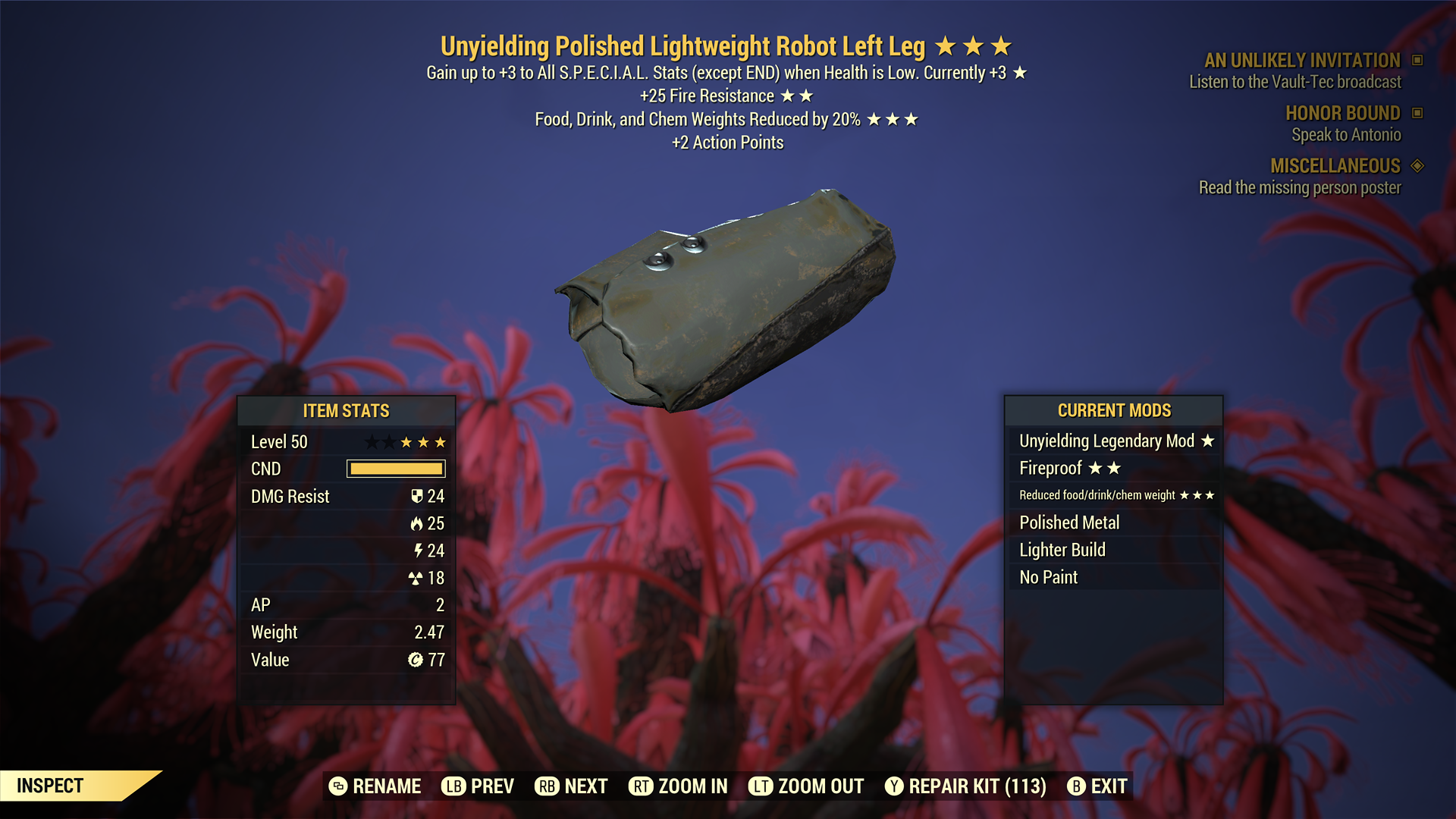Select the No Paint entry
This screenshot has width=1456, height=819.
[1113, 577]
